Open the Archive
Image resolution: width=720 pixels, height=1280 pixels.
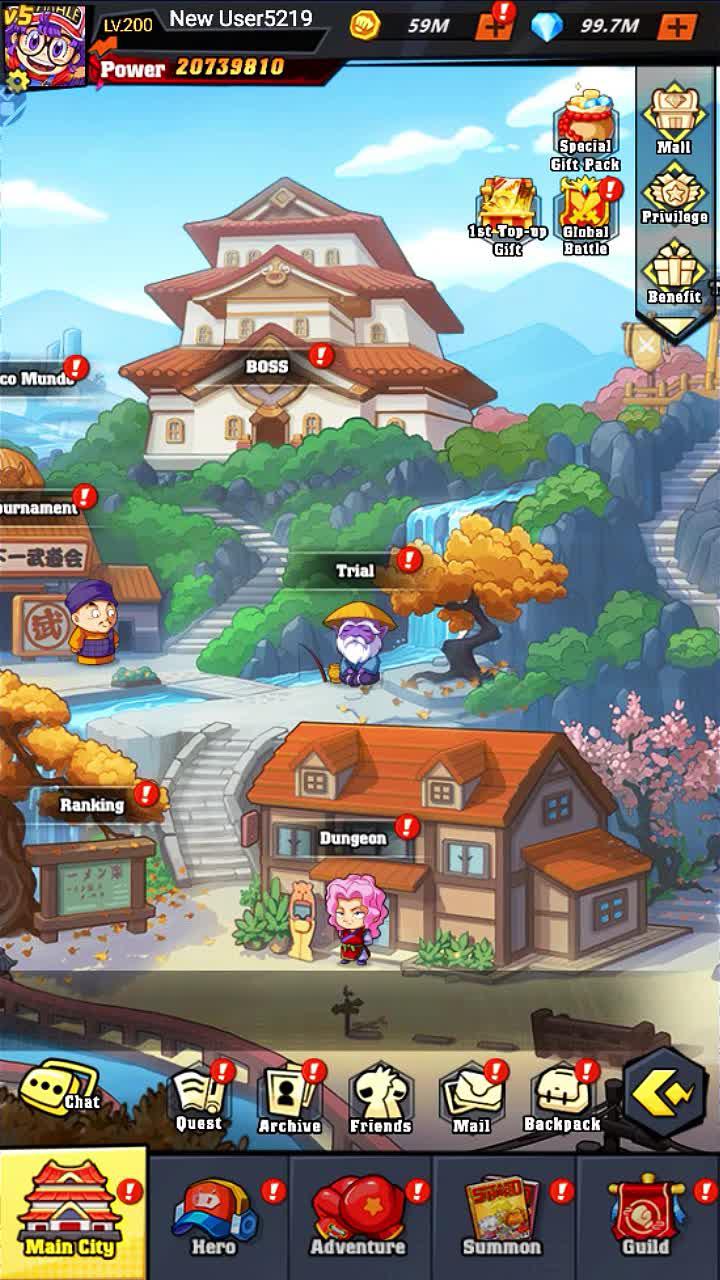pyautogui.click(x=289, y=1099)
